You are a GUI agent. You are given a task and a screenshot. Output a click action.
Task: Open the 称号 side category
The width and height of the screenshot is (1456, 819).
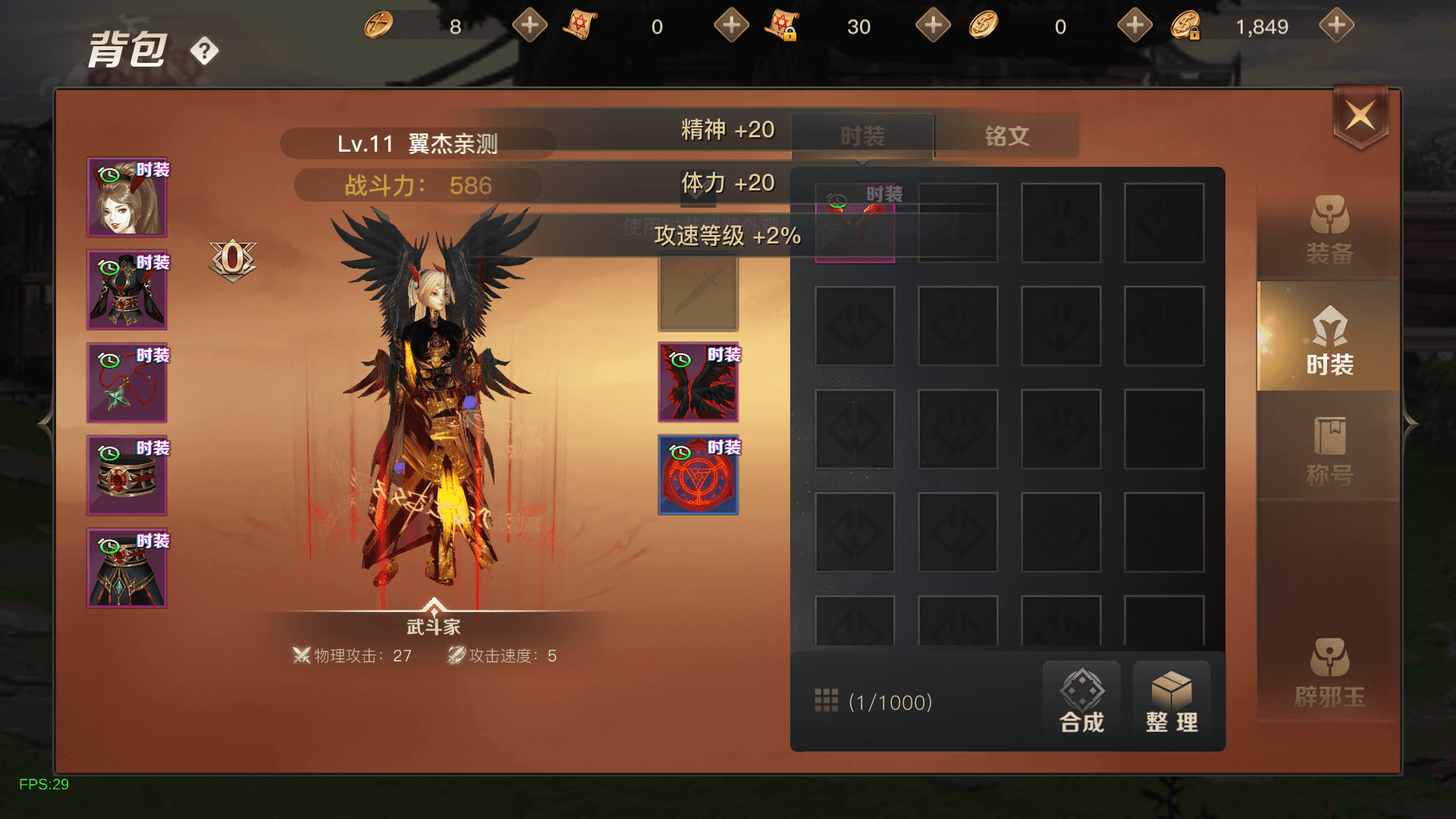(x=1329, y=450)
